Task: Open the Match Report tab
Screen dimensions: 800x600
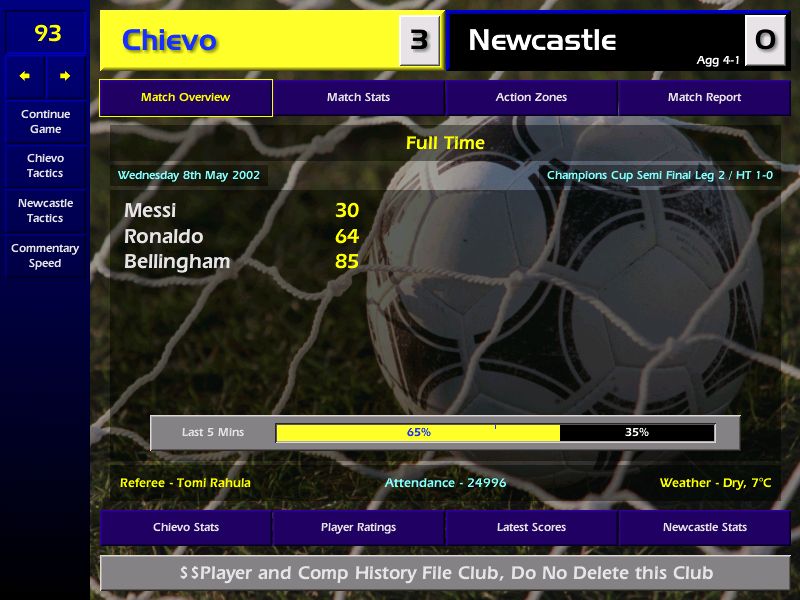Action: click(x=704, y=98)
